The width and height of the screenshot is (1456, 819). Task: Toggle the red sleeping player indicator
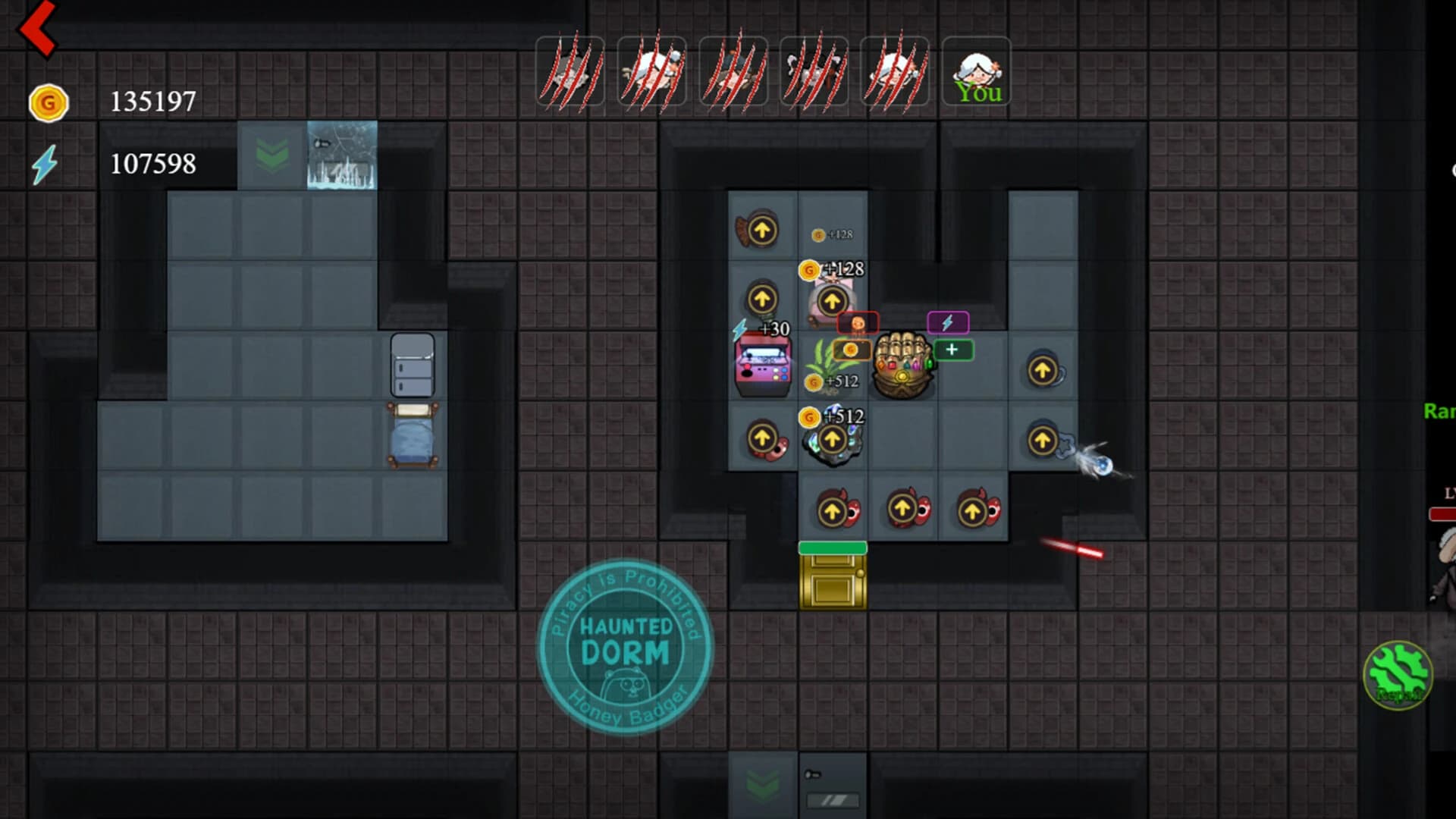click(x=857, y=321)
